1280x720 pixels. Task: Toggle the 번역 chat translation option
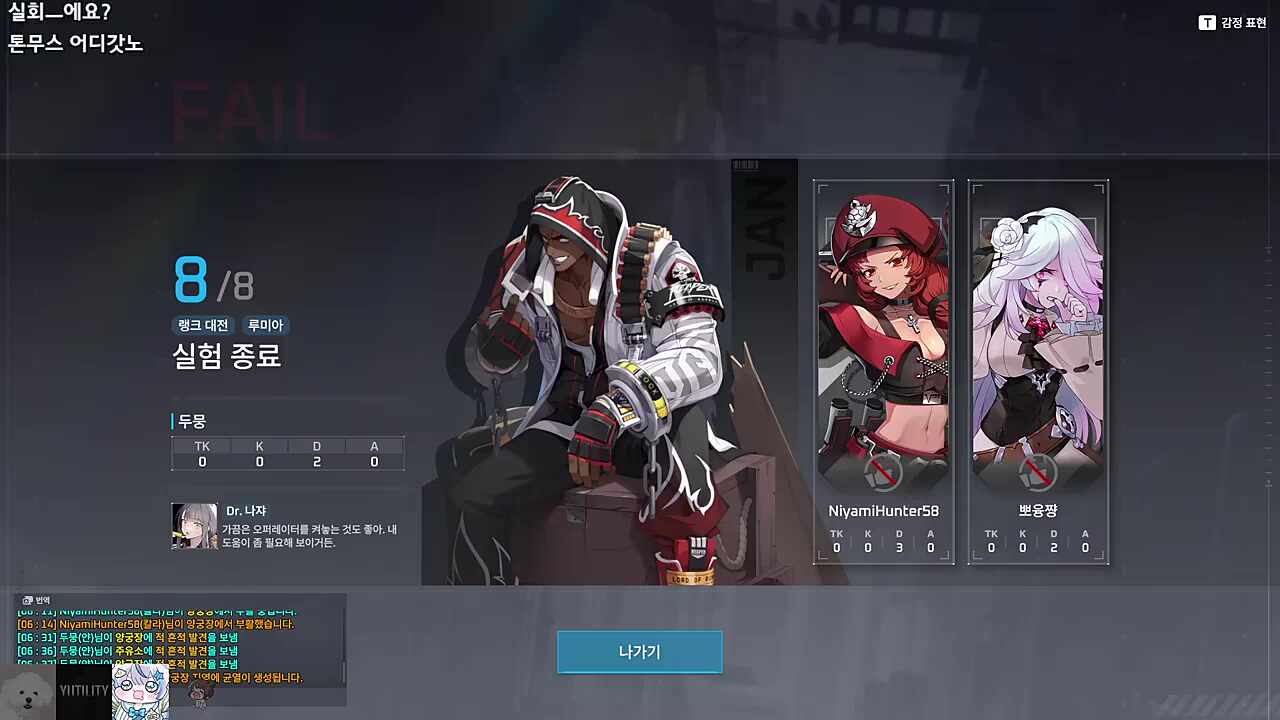(36, 600)
